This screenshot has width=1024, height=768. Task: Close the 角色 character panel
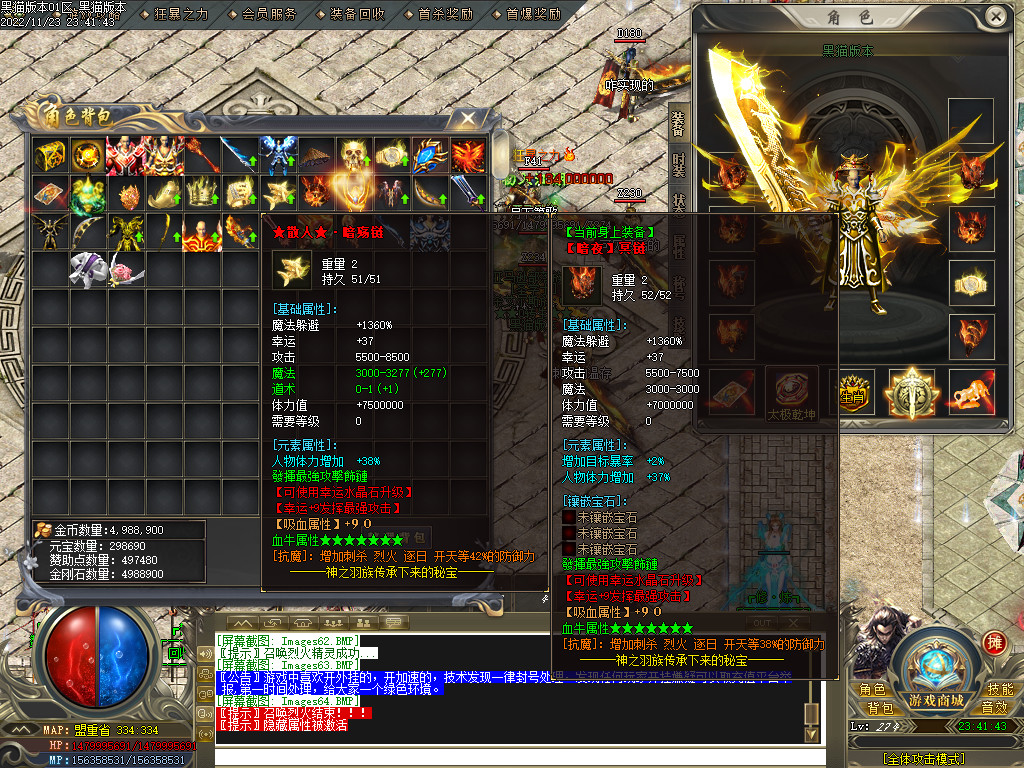click(996, 17)
